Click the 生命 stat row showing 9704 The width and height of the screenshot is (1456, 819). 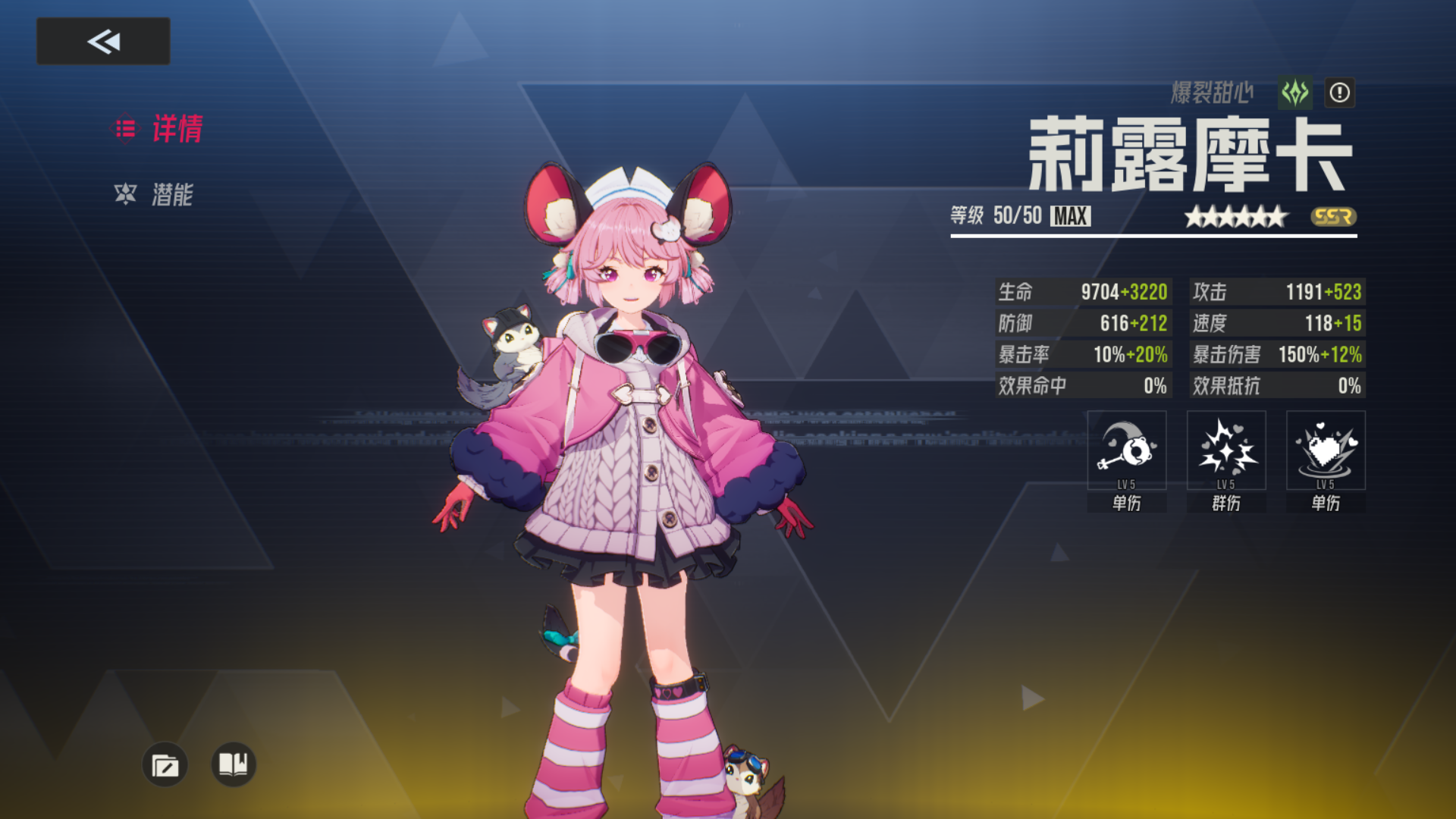click(x=1083, y=292)
